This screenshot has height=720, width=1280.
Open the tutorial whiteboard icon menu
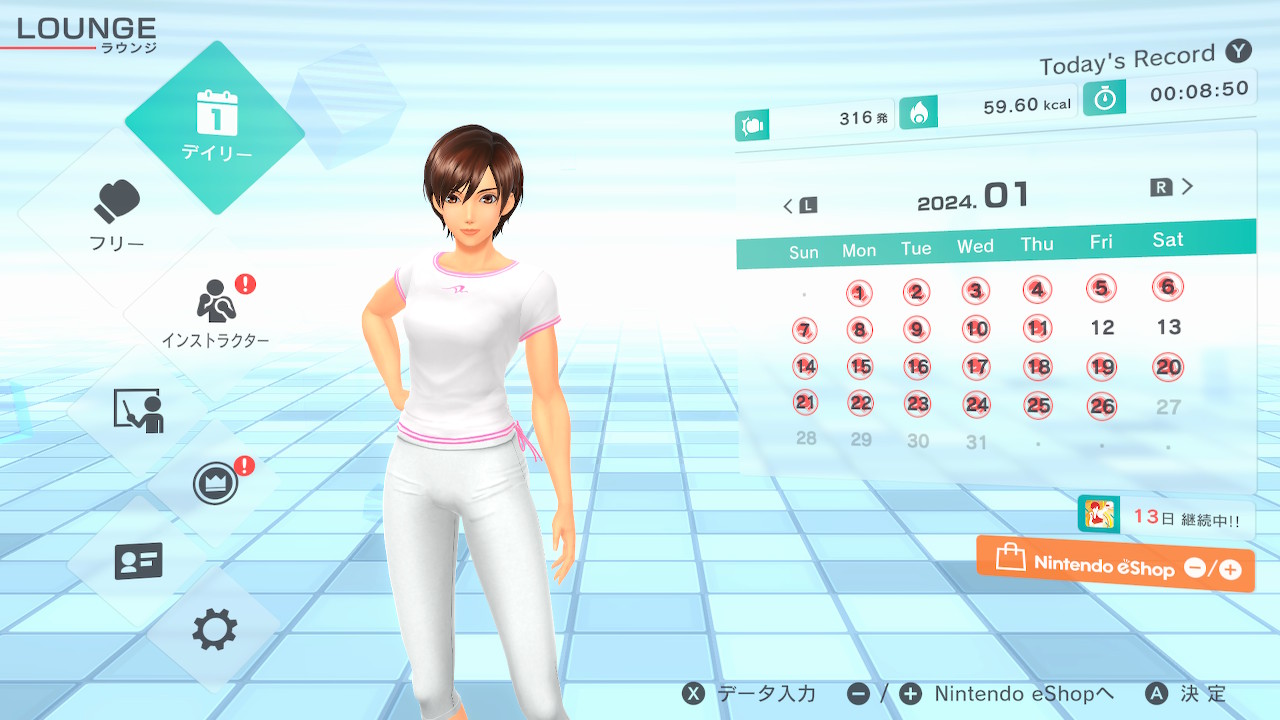(138, 410)
